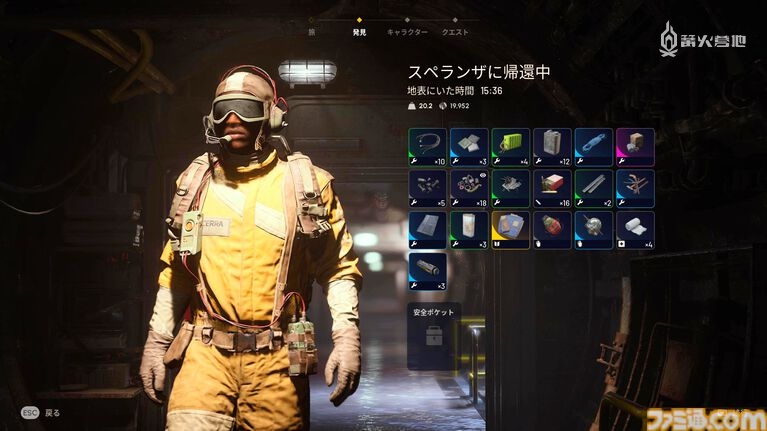Choose the white bandage roll slot ×4
767x431 pixels.
point(635,229)
